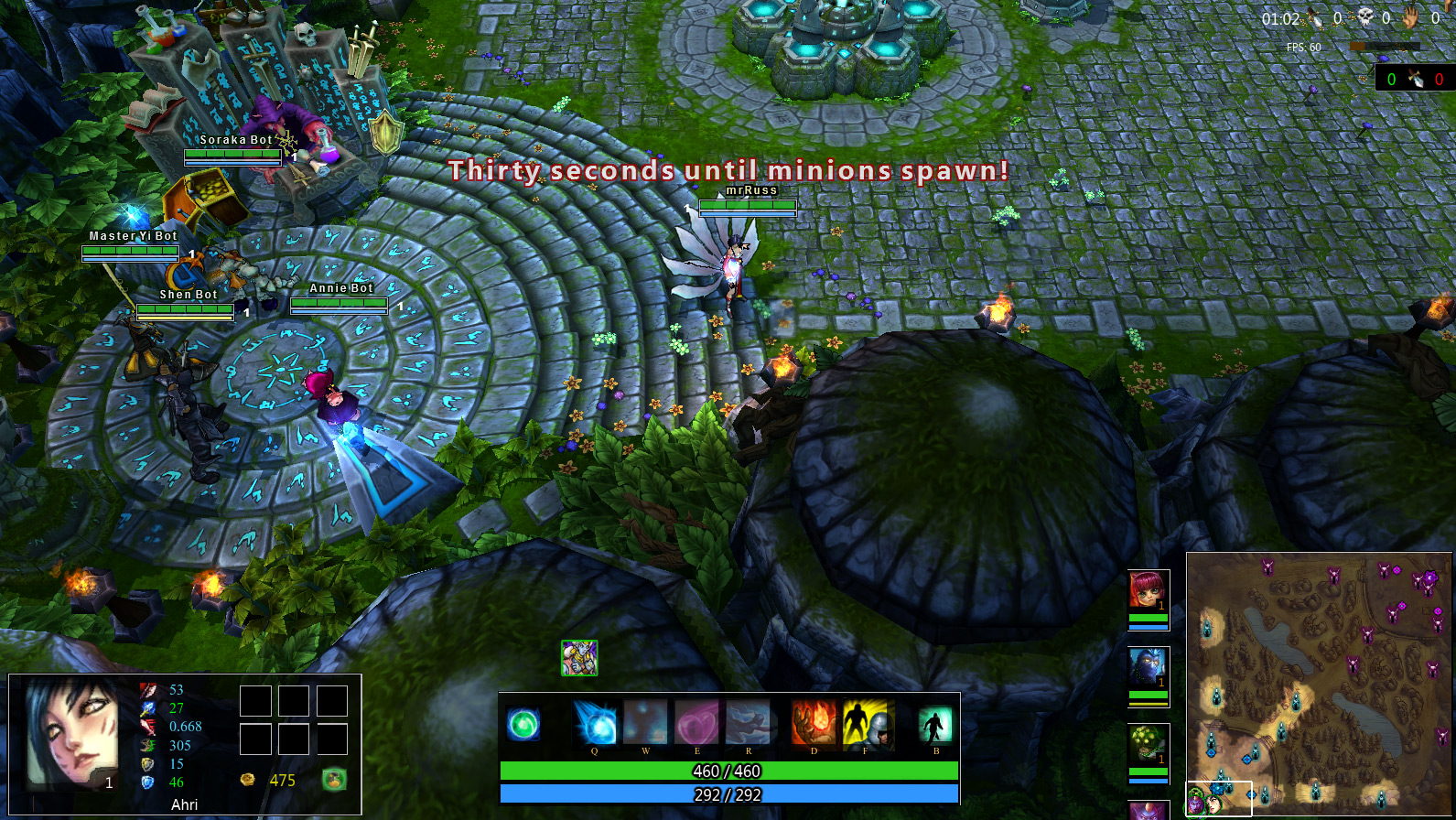Select the Annie teammate portrait
Screen dimensions: 1456x820
1149,591
